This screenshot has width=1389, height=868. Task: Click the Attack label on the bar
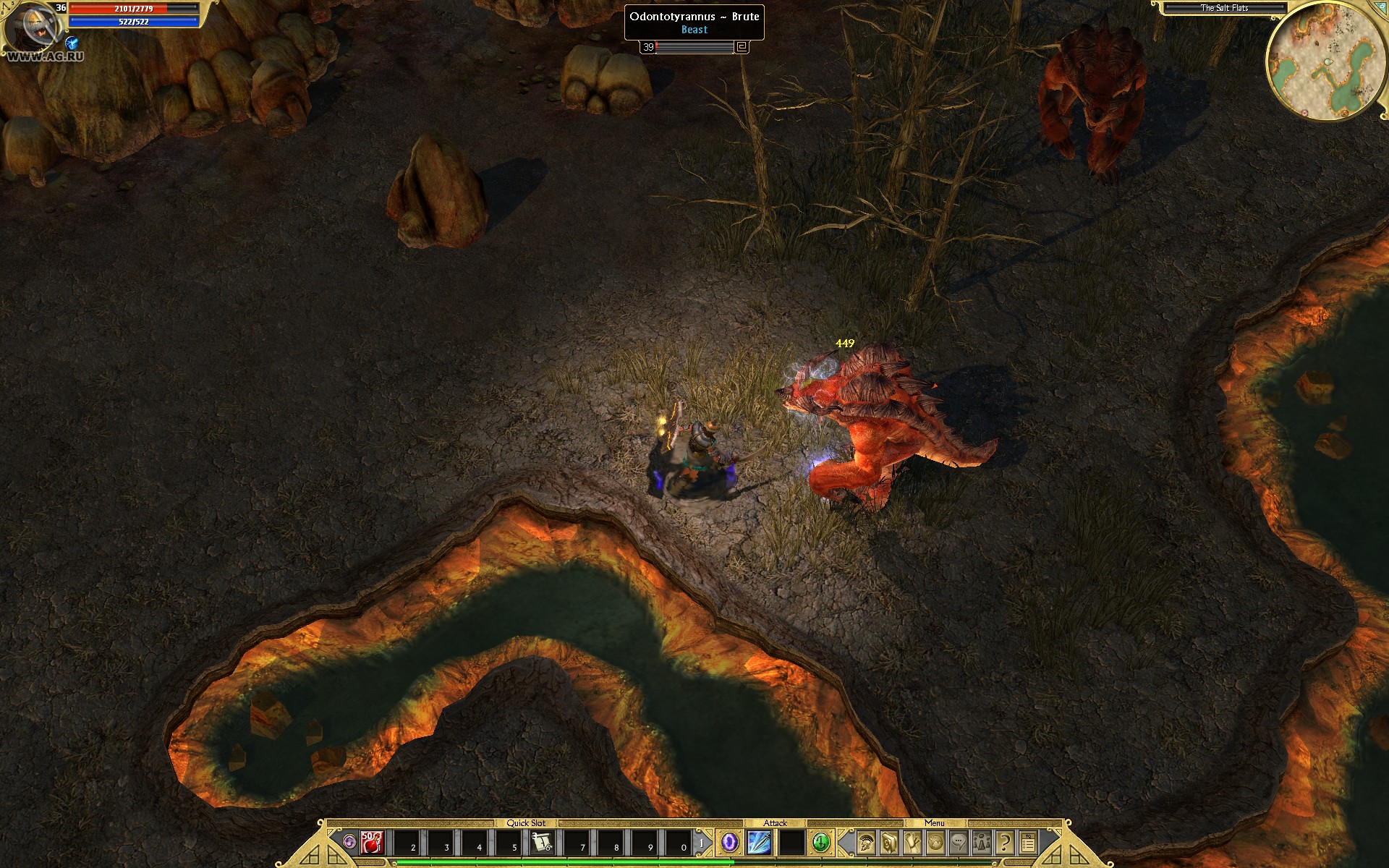776,822
